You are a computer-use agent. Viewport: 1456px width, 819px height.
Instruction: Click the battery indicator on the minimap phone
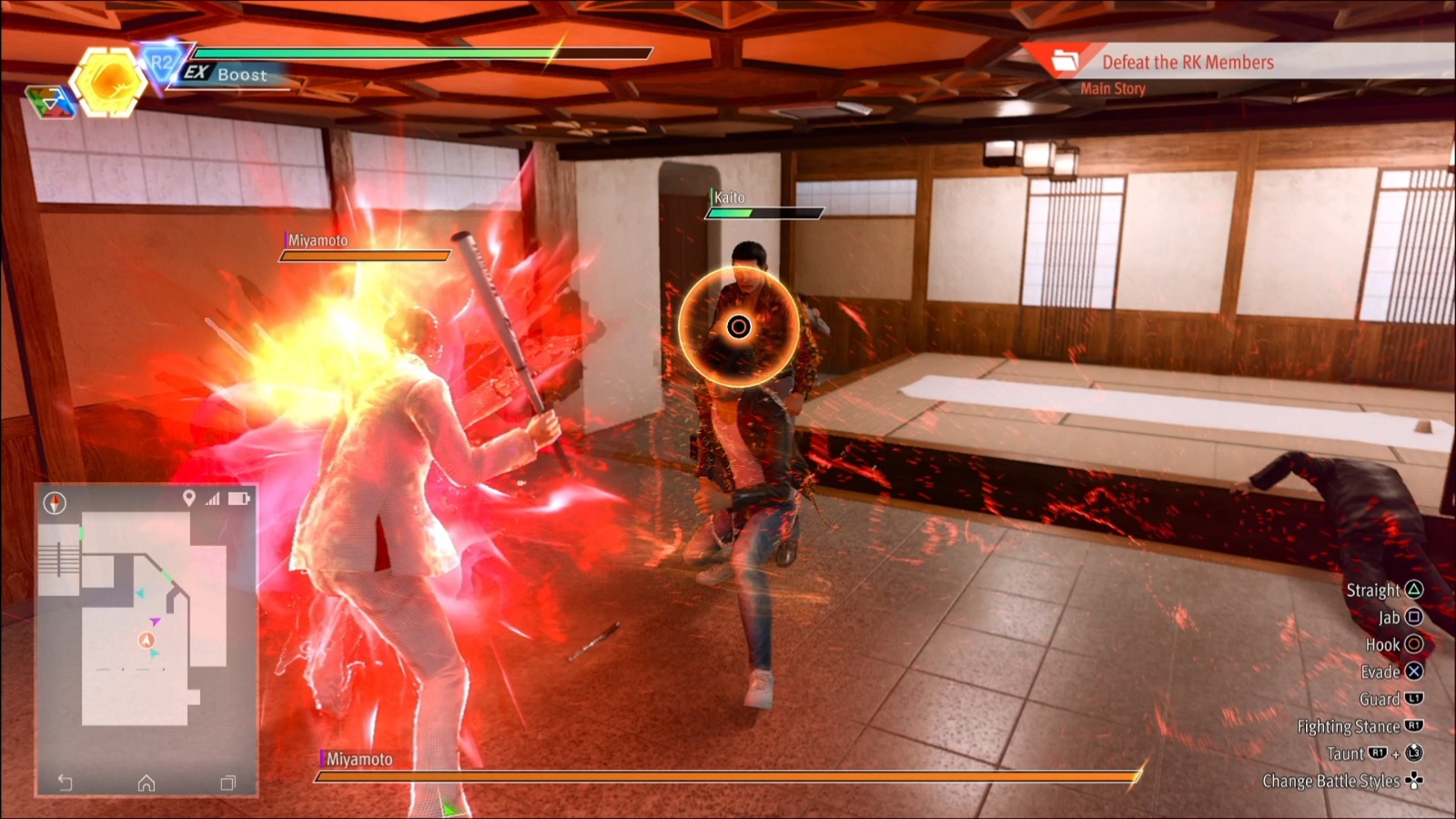(238, 499)
